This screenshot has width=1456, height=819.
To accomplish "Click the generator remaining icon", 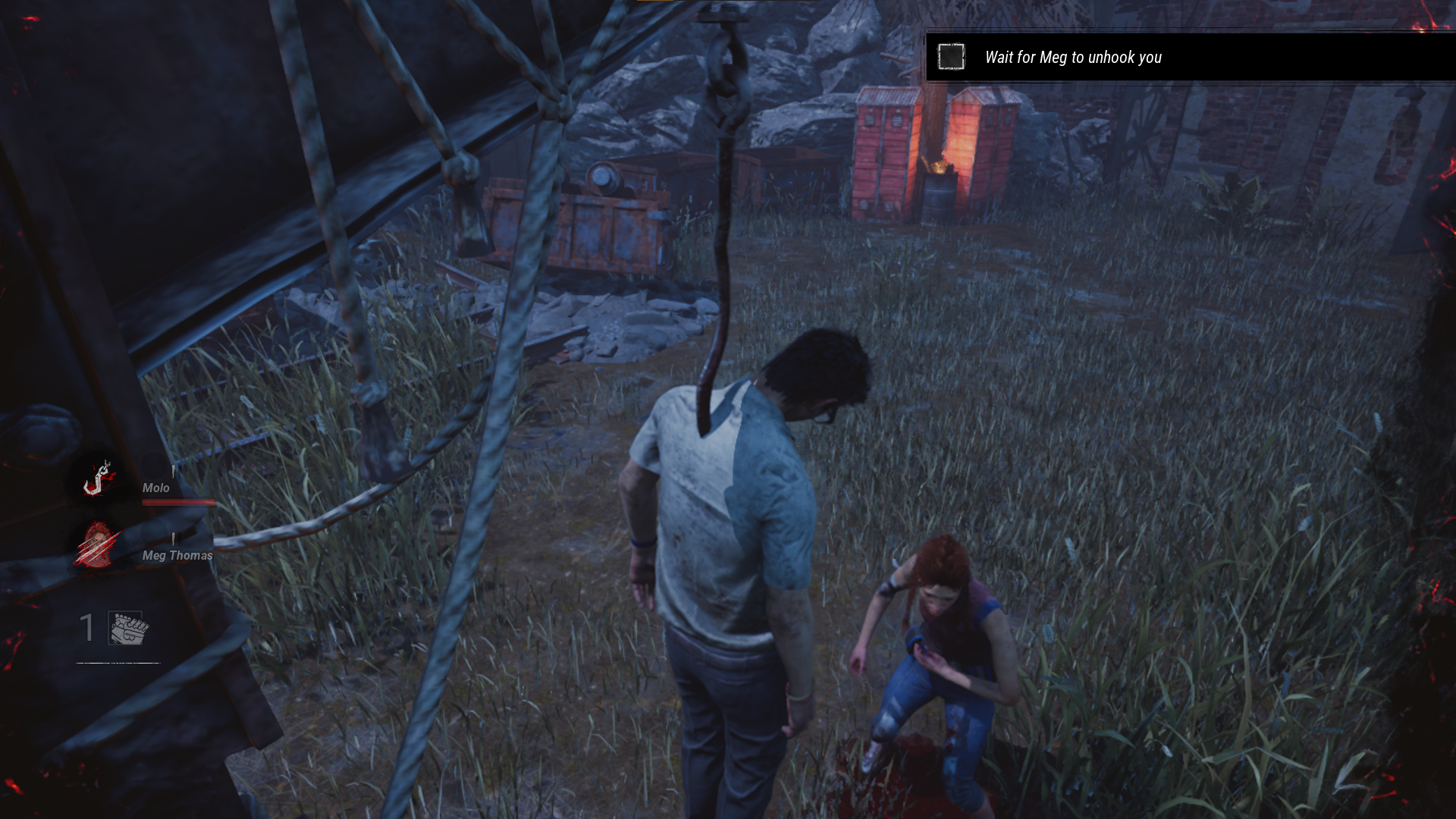I will pos(129,629).
